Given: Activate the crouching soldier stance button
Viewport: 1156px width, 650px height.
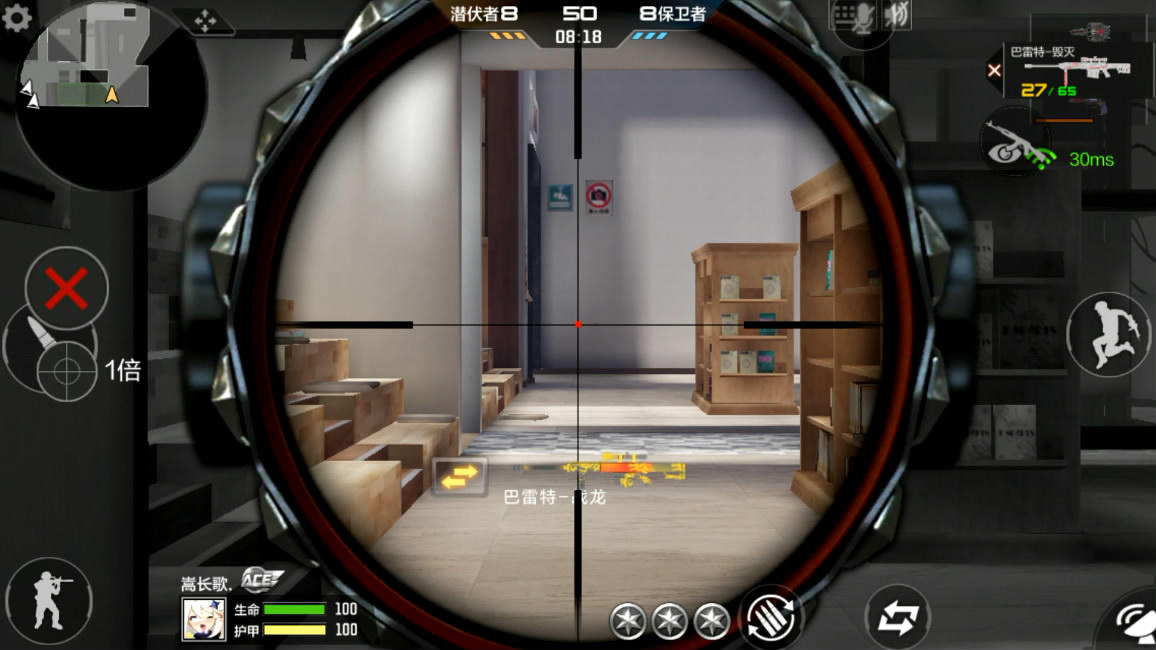Looking at the screenshot, I should [x=49, y=600].
